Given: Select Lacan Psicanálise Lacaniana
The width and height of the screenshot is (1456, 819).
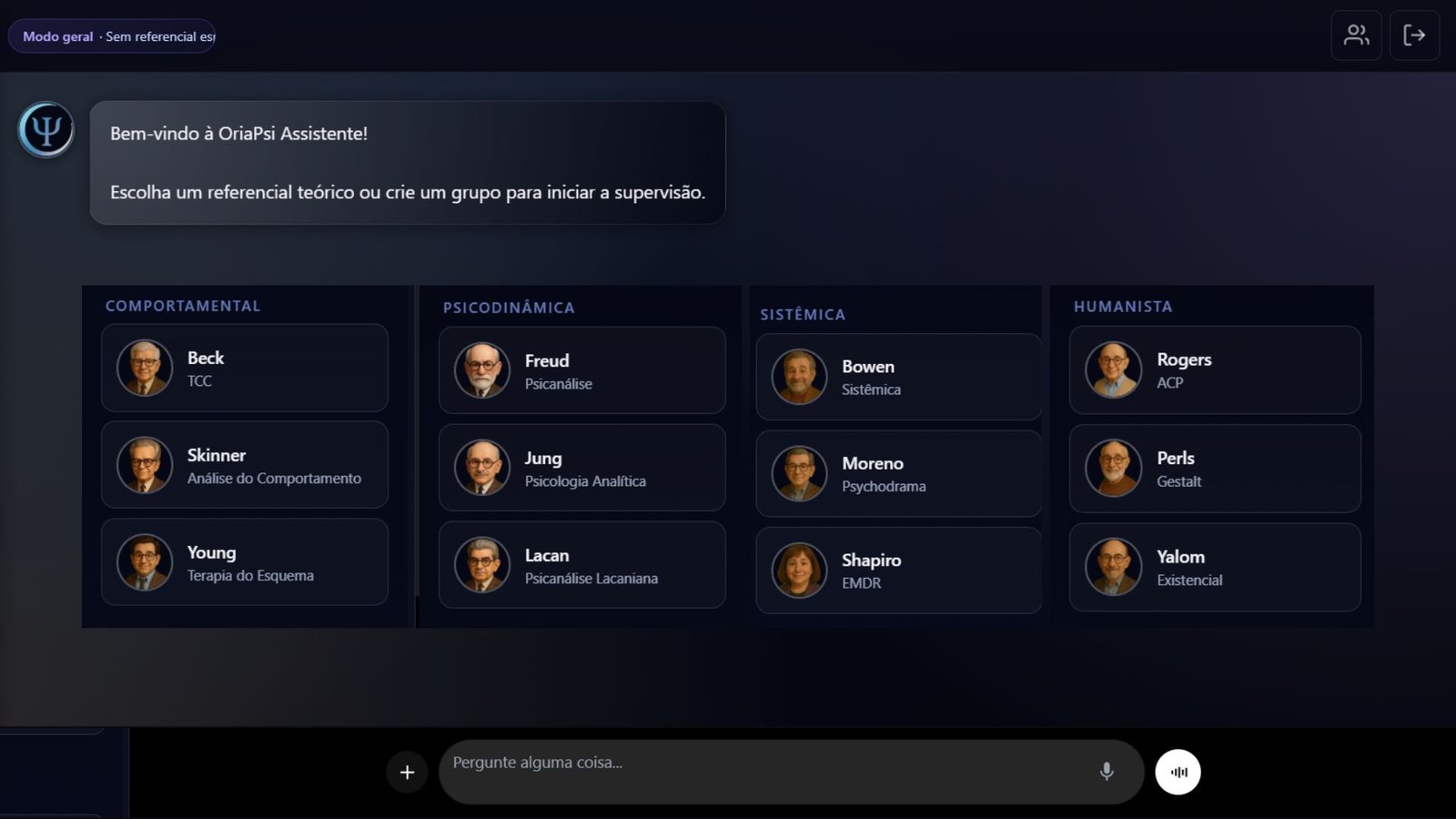Looking at the screenshot, I should (x=581, y=564).
